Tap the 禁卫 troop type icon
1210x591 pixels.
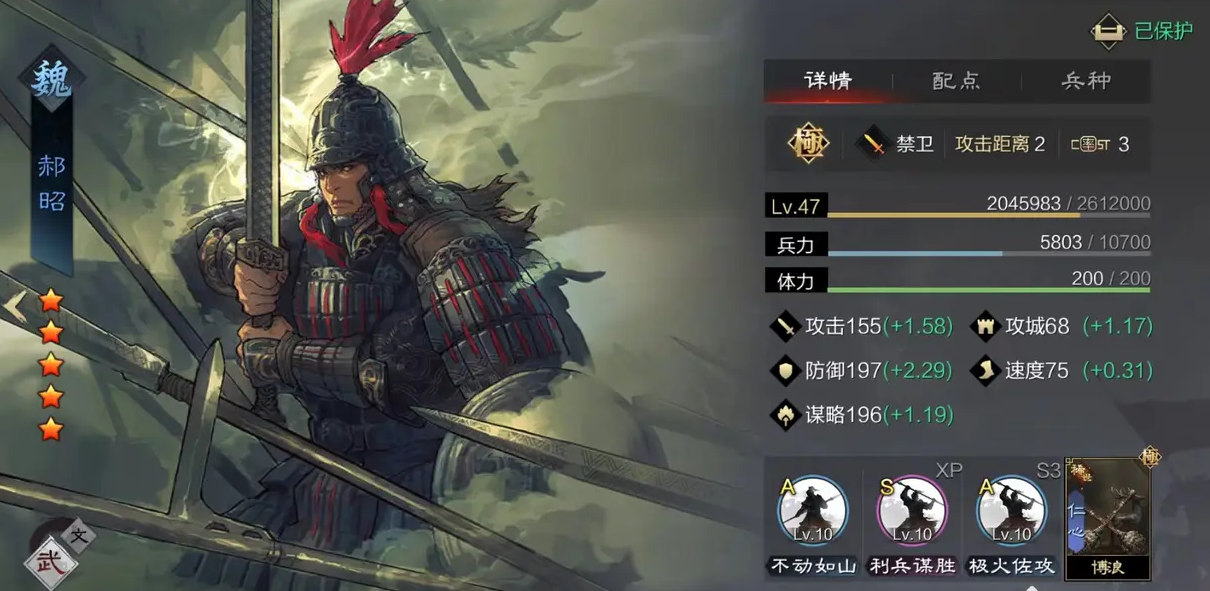(875, 144)
